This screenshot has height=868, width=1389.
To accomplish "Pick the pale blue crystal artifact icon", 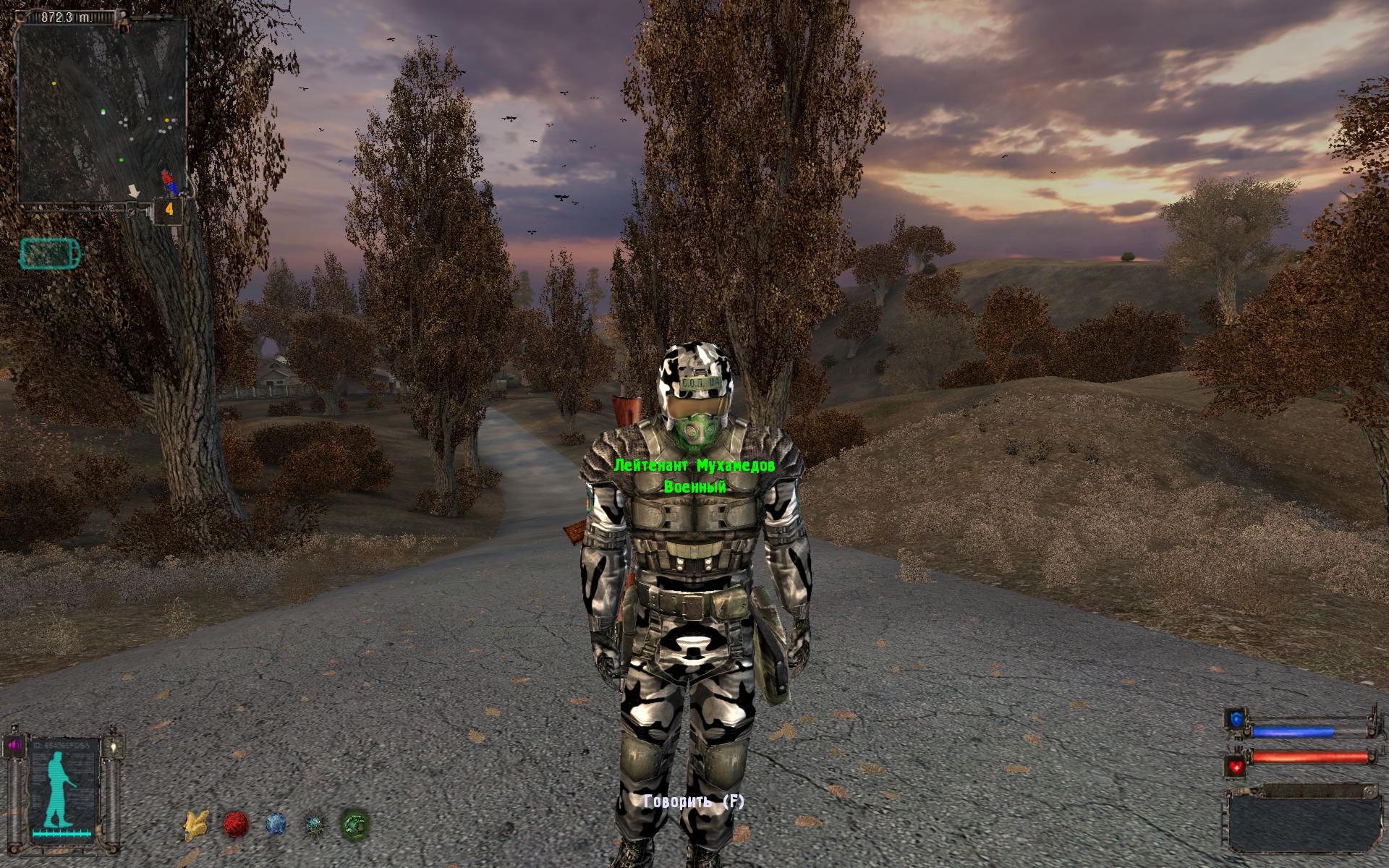I will [276, 824].
